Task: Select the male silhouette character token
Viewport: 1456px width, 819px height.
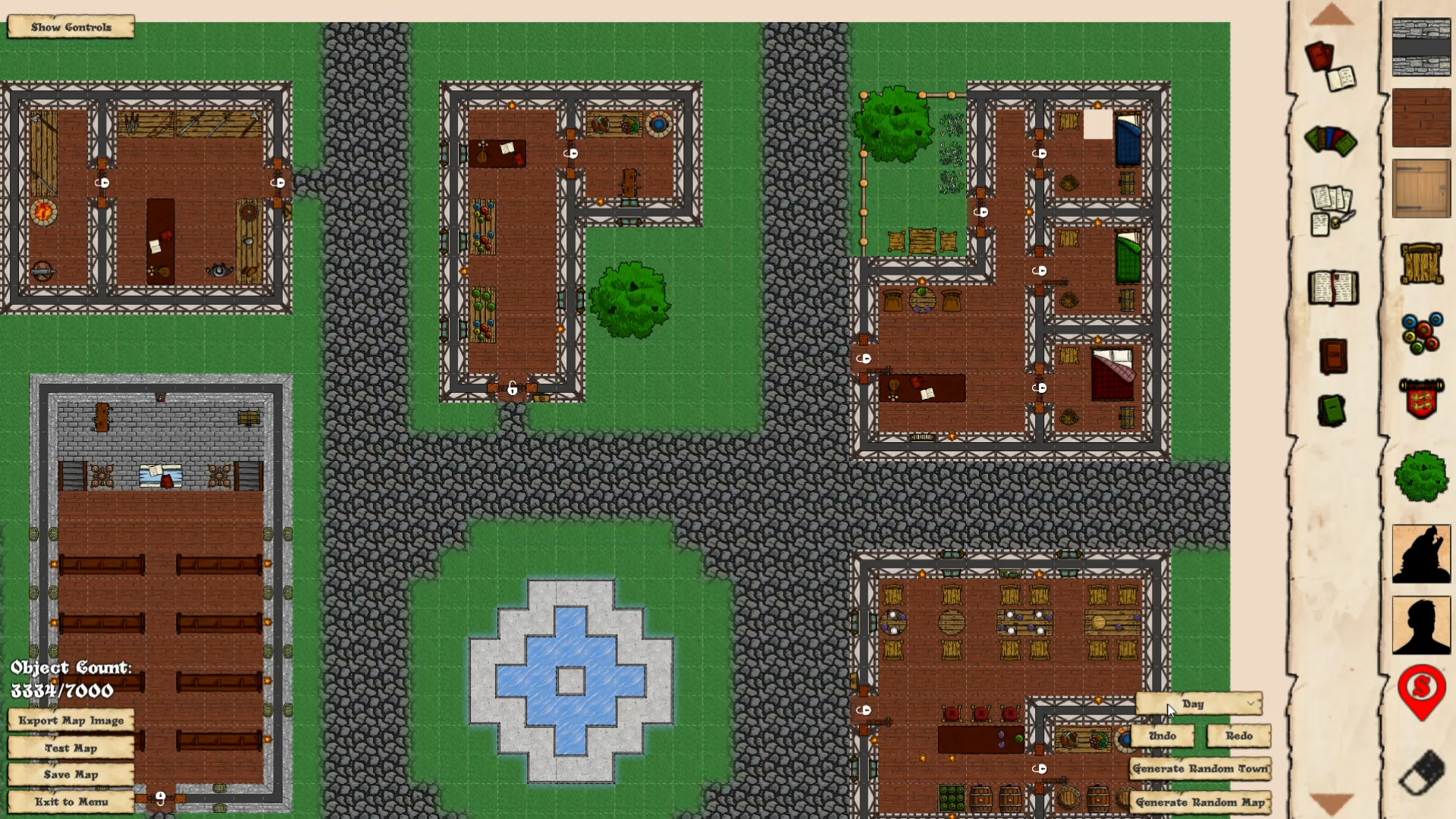Action: click(1422, 626)
